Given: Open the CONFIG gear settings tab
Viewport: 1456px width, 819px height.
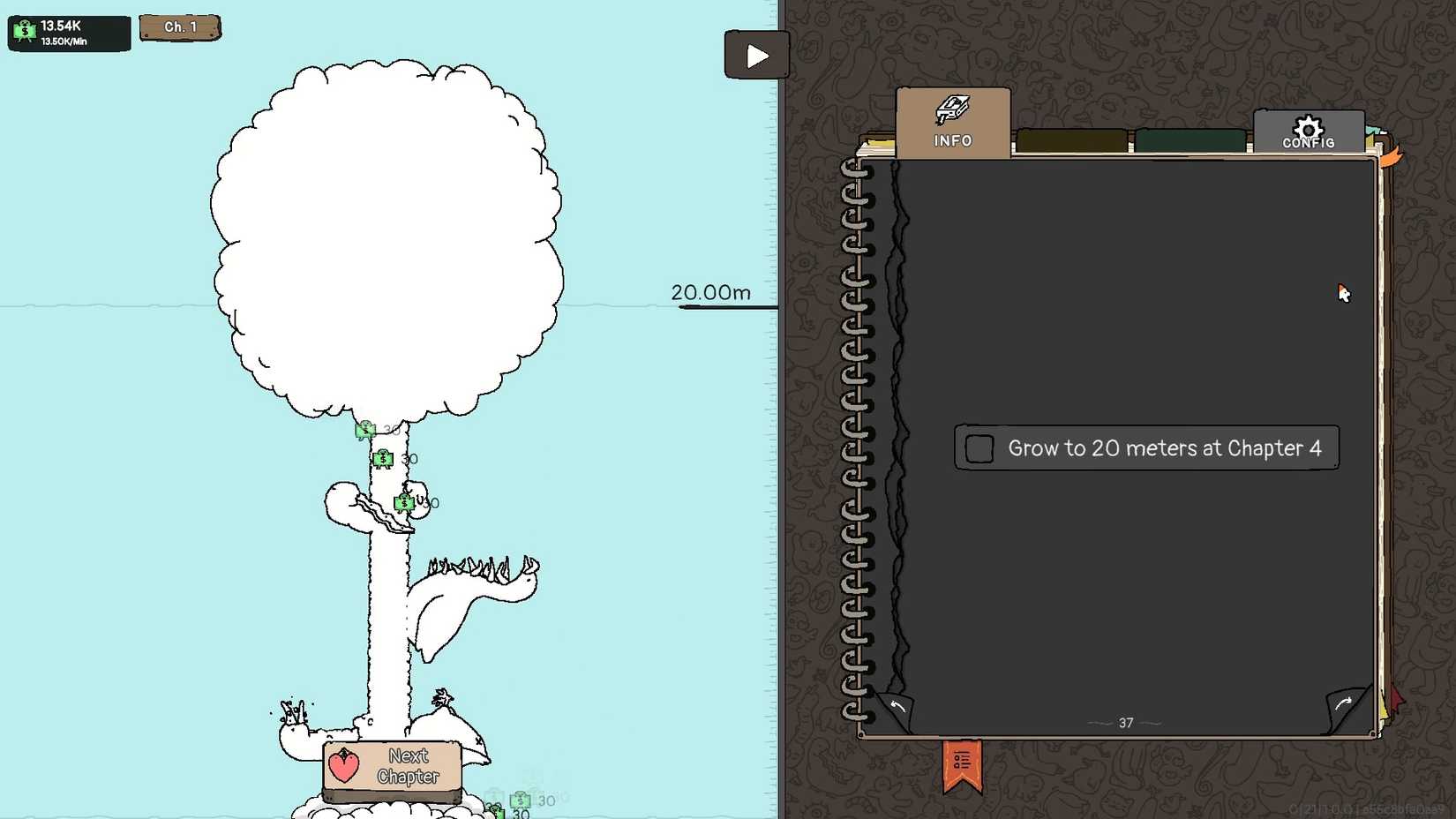Looking at the screenshot, I should point(1308,132).
